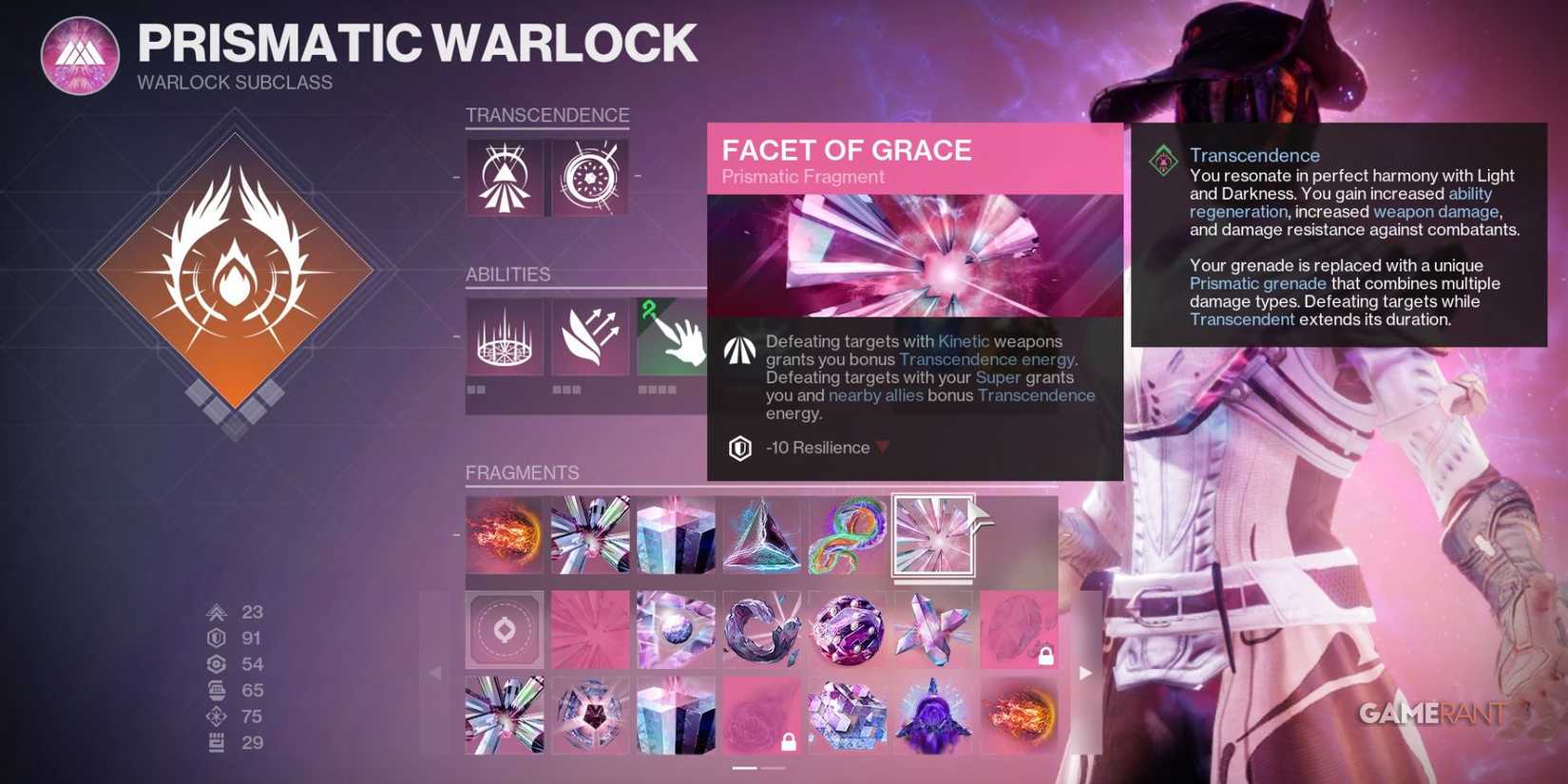
Task: Click the Mobility stat icon beside 23
Action: (x=219, y=613)
